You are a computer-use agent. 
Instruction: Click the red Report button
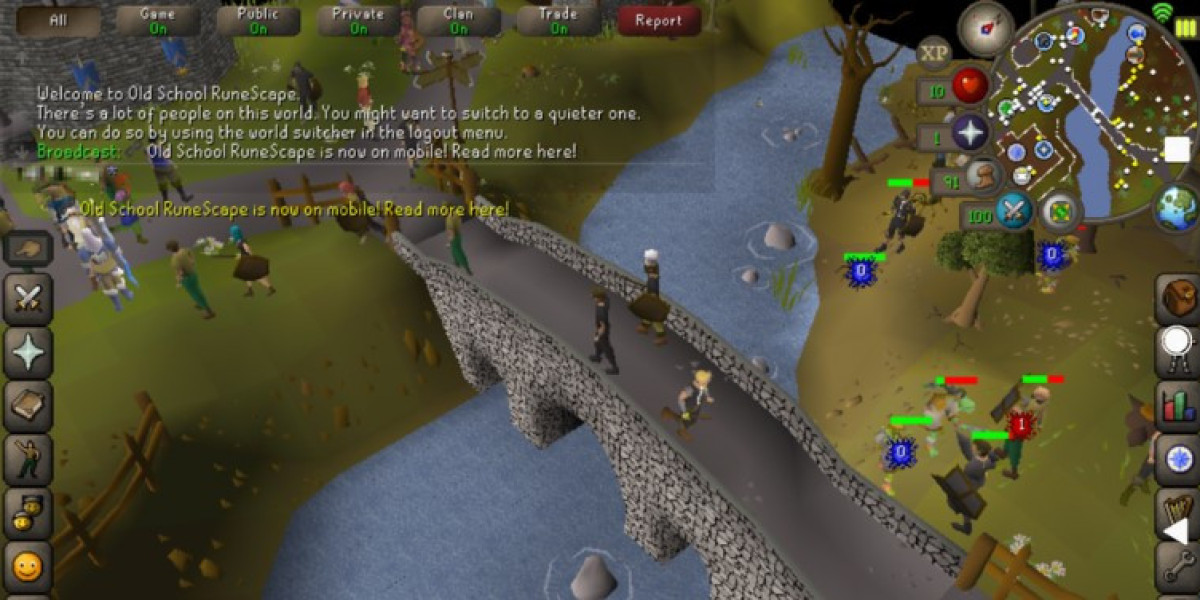click(658, 20)
